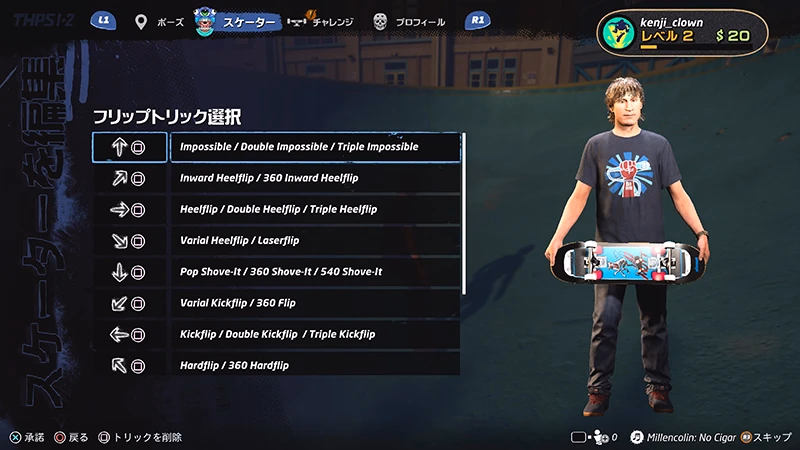Choose the Hardflip / 360 Hardflip row
This screenshot has height=450, width=800.
[315, 364]
